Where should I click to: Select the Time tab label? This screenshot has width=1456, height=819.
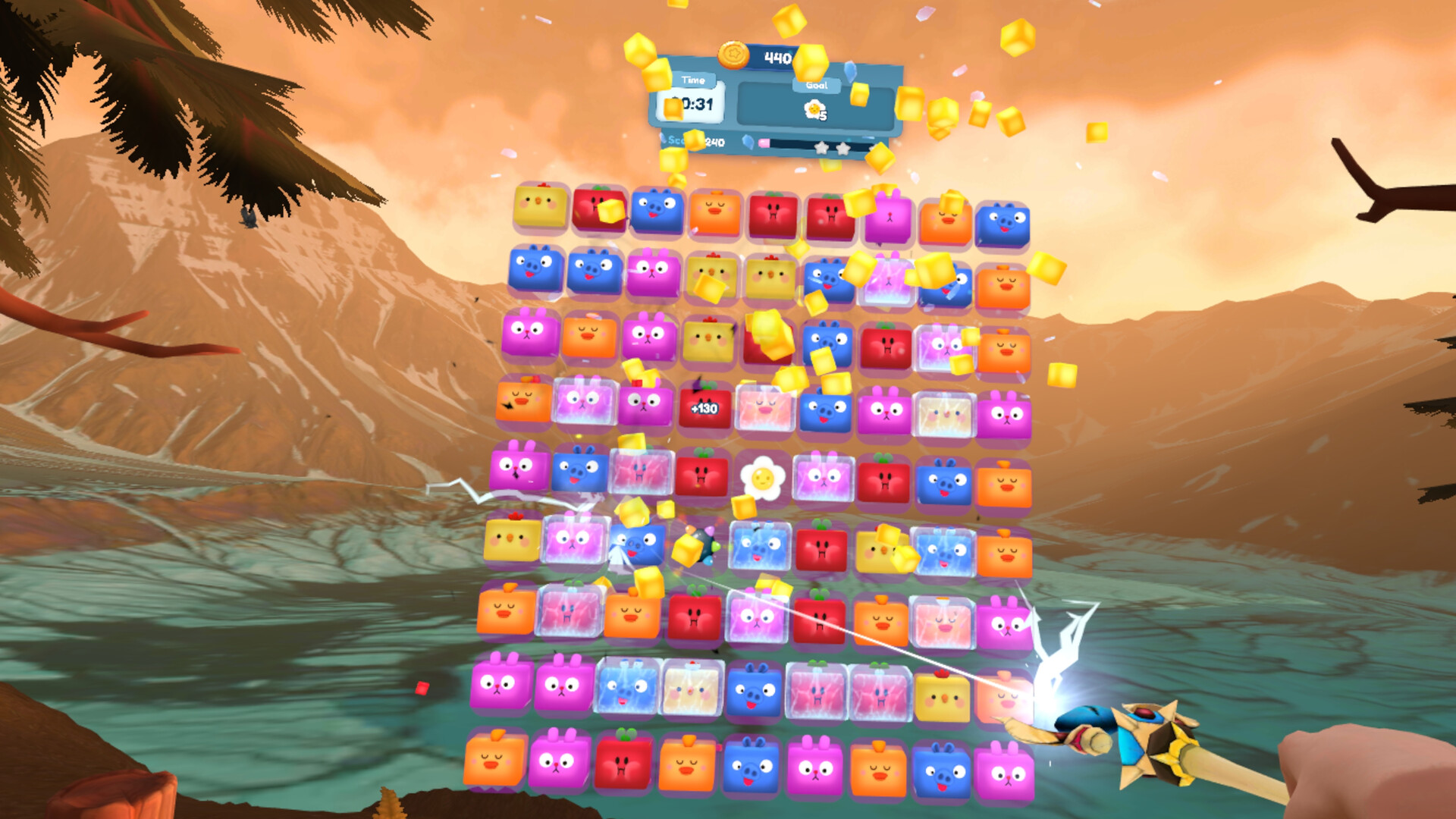coord(692,80)
